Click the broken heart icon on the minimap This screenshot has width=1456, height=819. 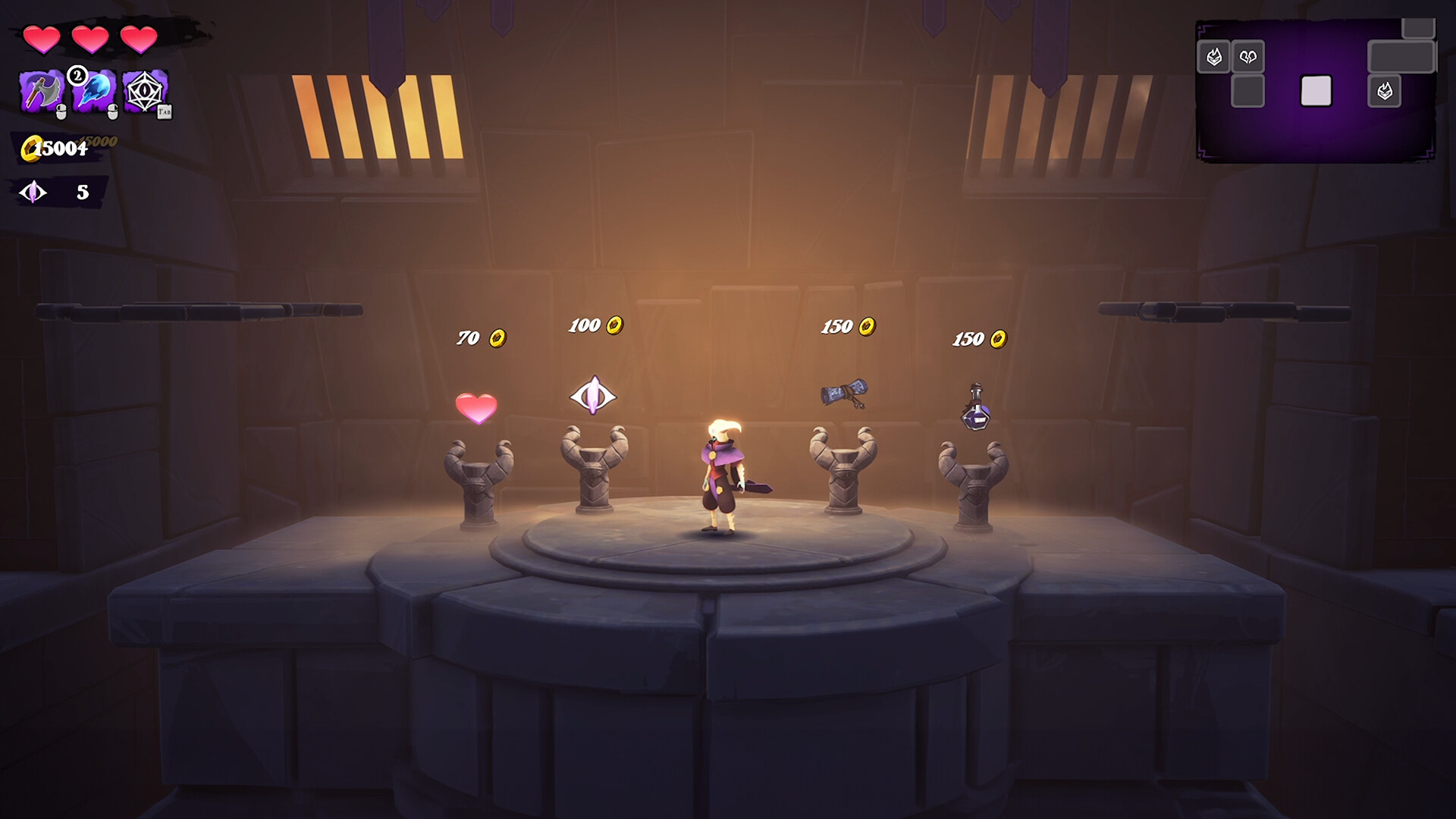click(x=1250, y=55)
